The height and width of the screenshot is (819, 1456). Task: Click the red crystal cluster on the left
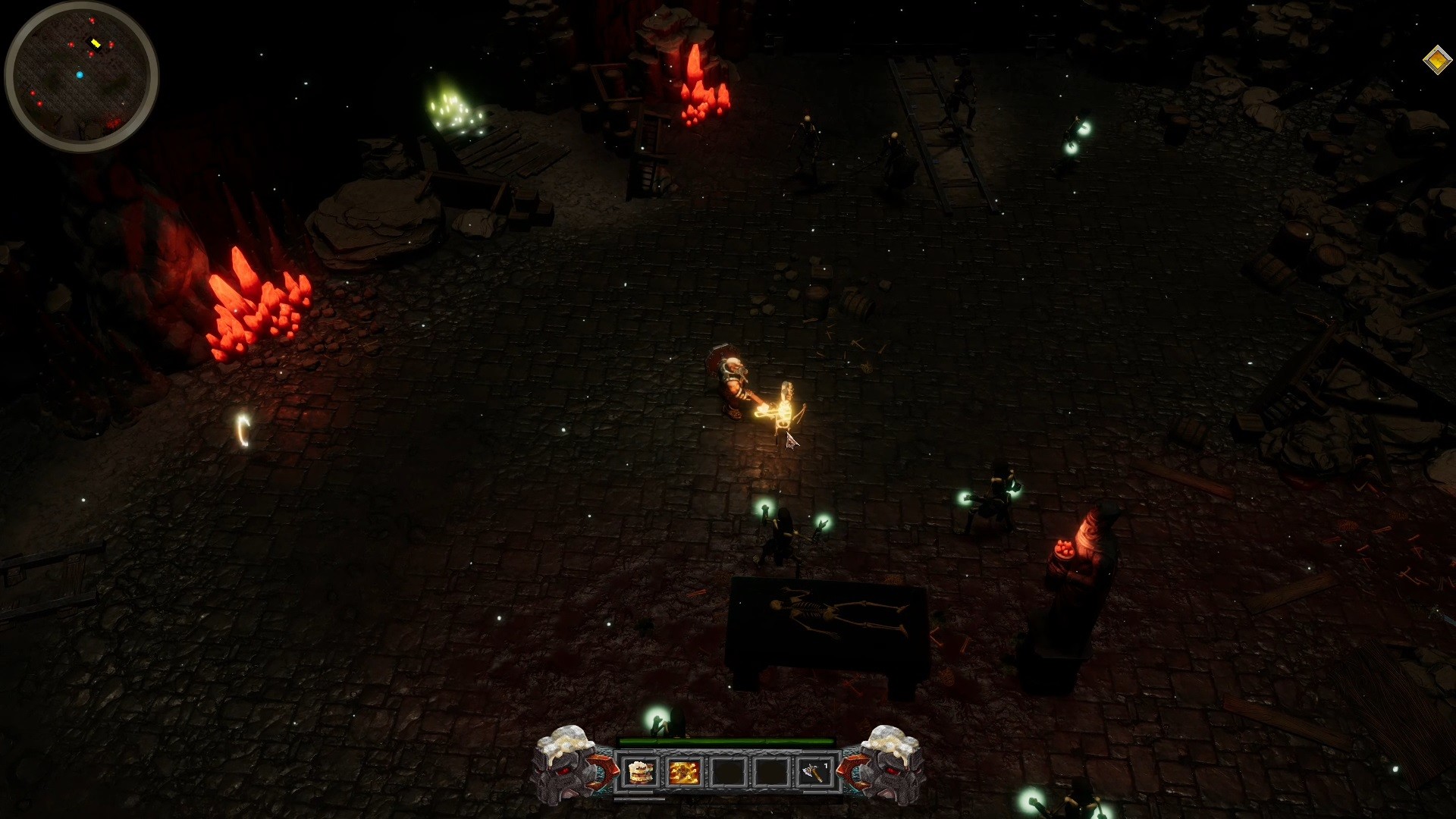click(258, 303)
